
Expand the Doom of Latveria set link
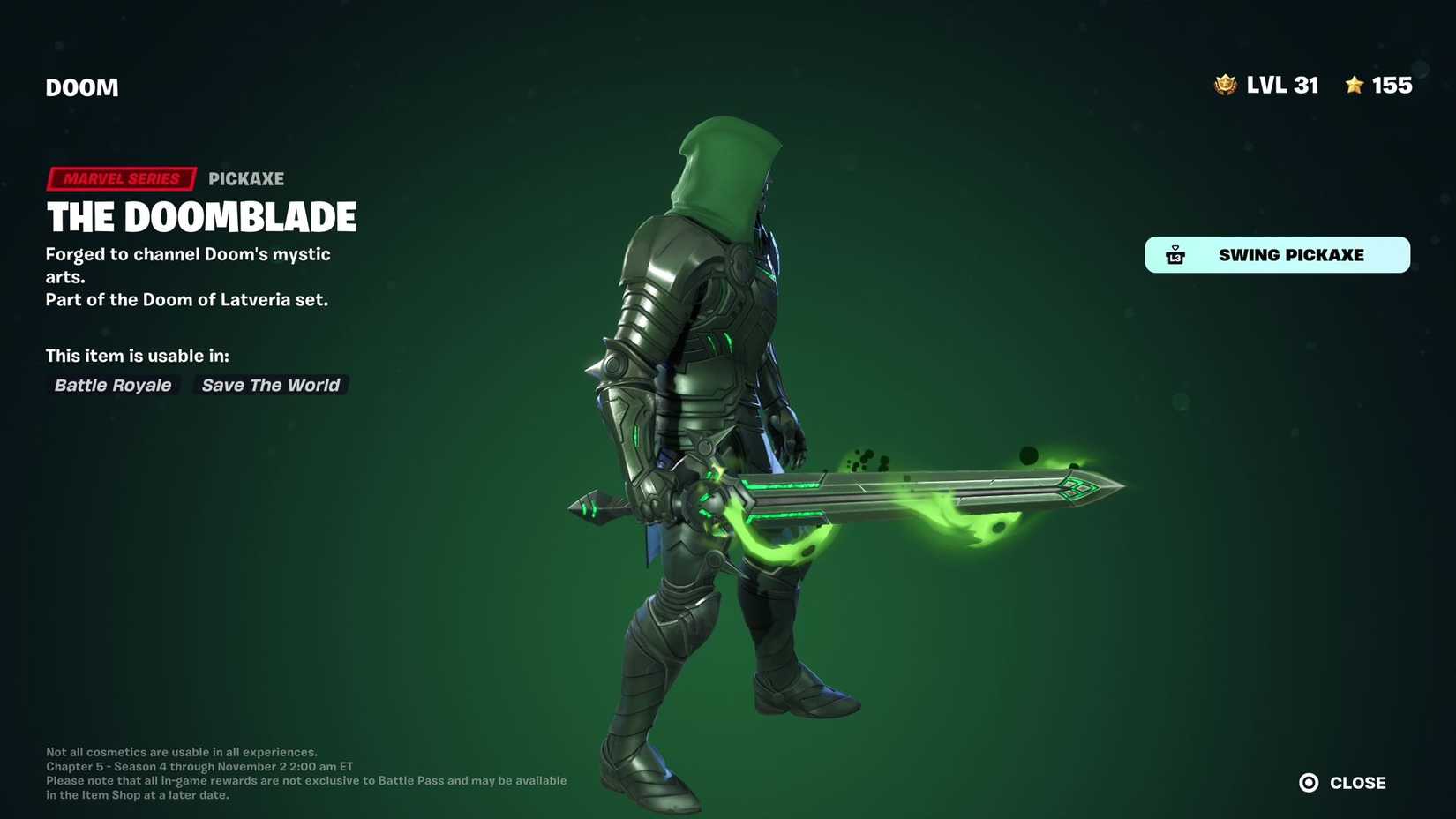point(186,299)
